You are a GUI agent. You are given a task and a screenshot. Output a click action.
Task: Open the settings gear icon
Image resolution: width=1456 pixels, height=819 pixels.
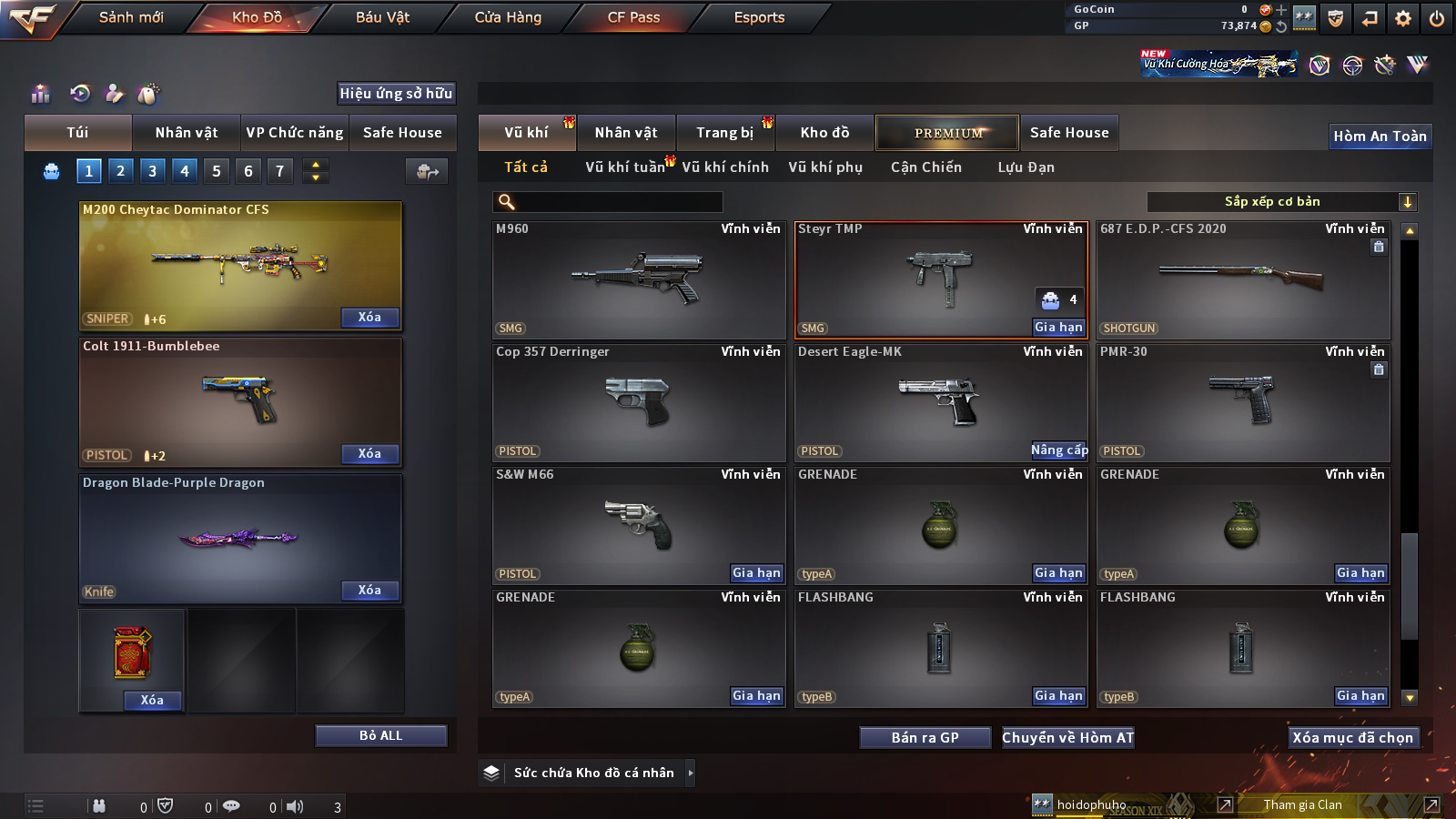(1403, 18)
